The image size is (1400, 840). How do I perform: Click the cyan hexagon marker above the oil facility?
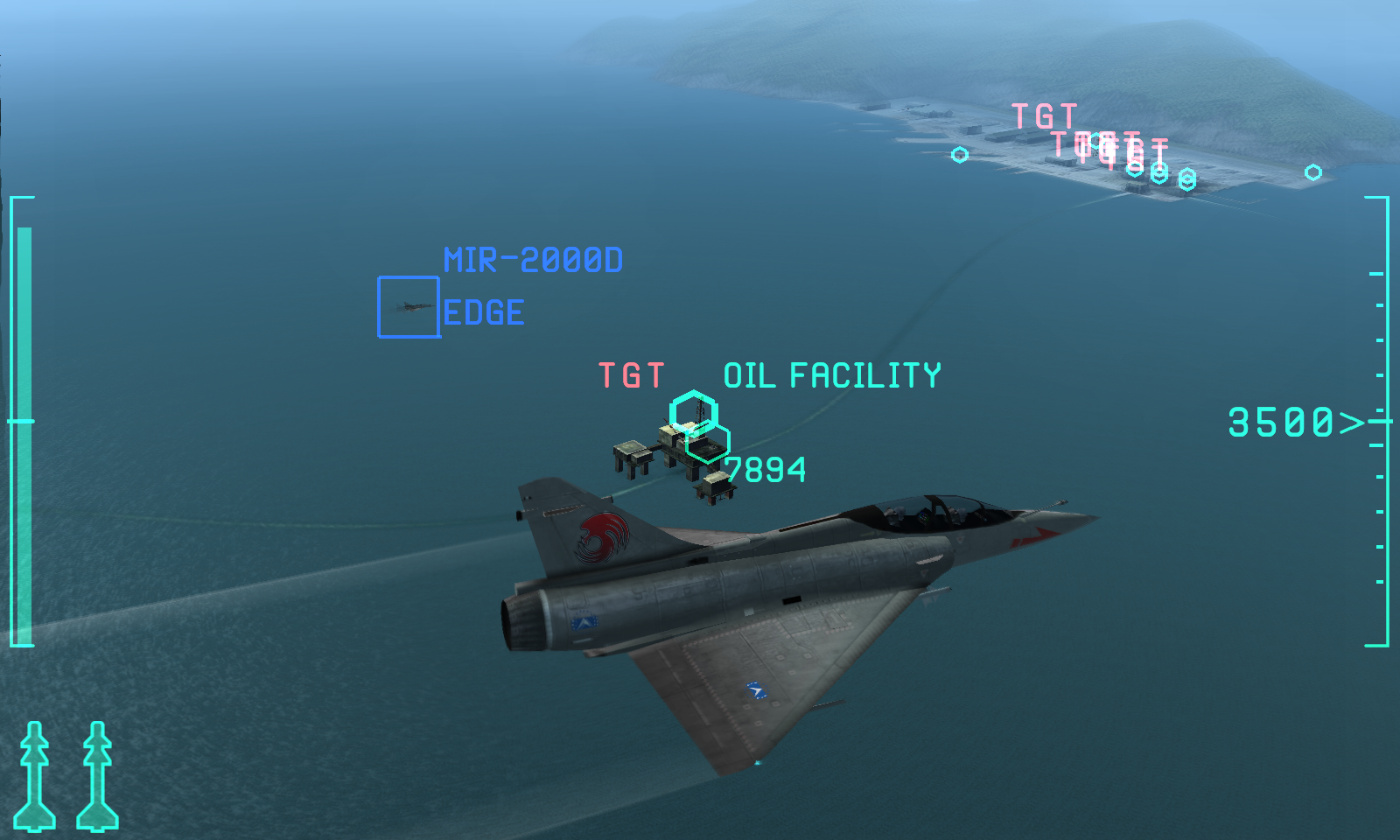tap(696, 409)
